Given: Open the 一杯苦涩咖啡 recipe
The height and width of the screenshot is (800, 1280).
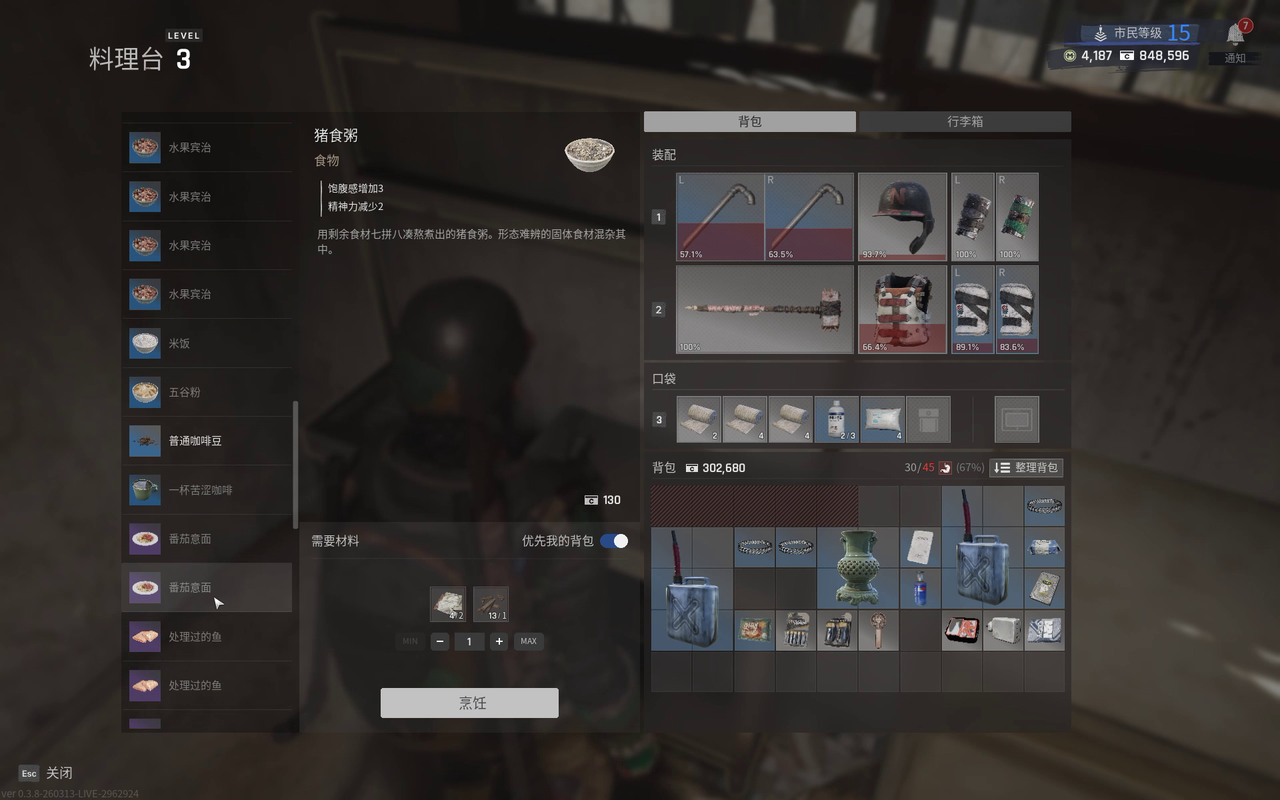Looking at the screenshot, I should tap(208, 490).
